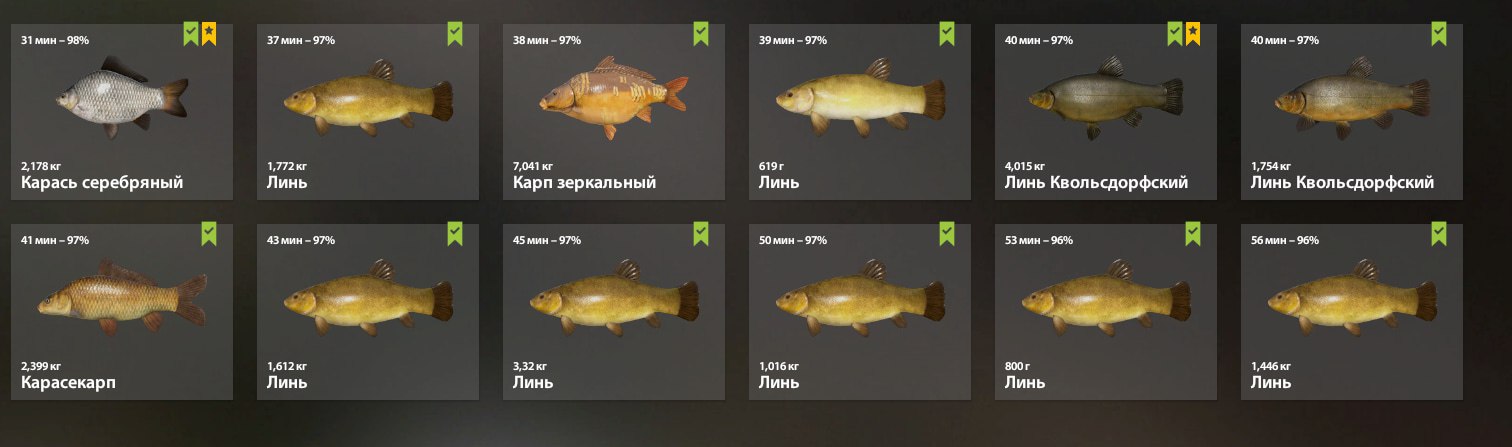Screen dimensions: 1512x447
Task: Select the 619 г Линь card
Action: pyautogui.click(x=859, y=112)
